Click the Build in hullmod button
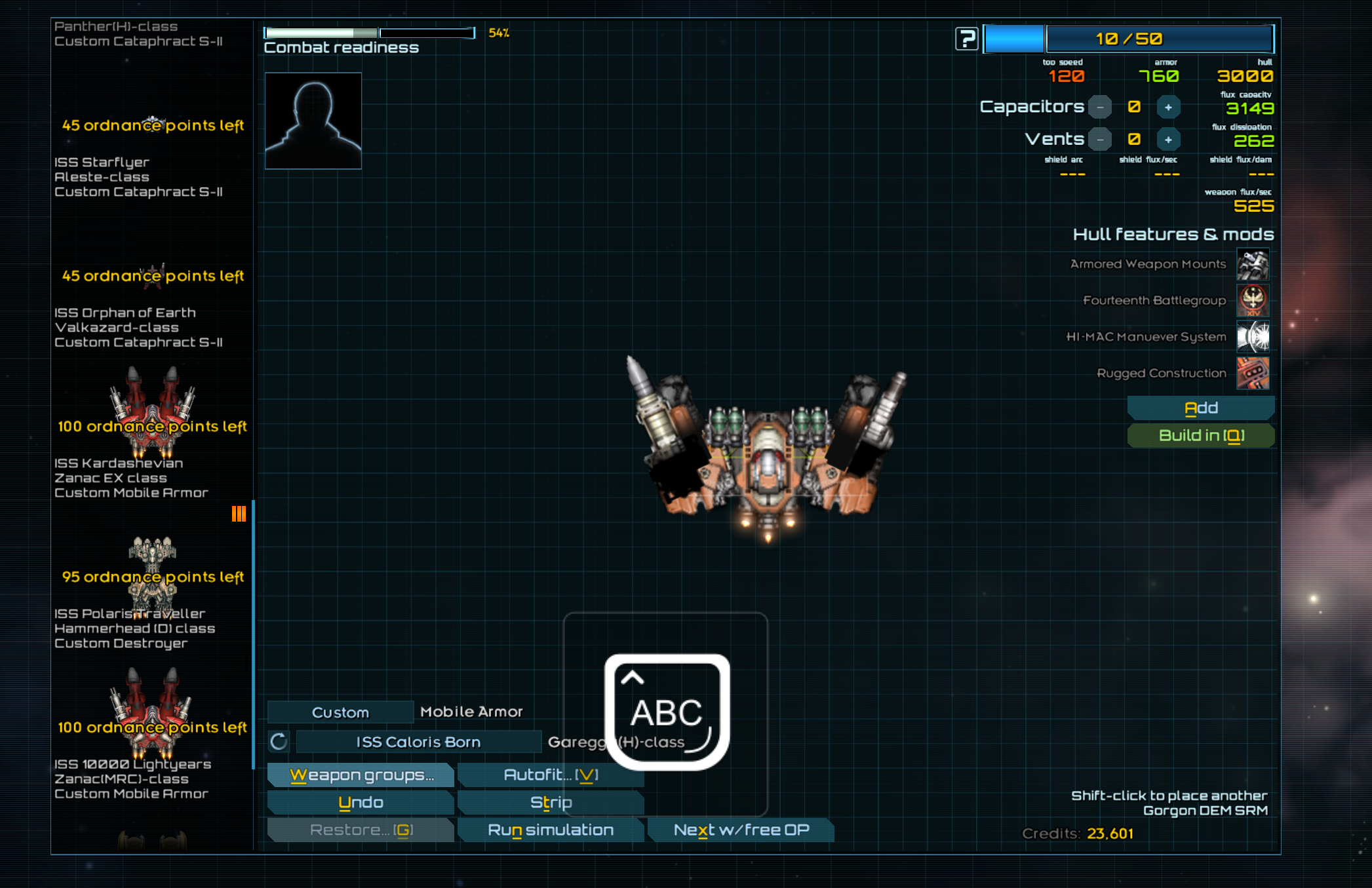1372x888 pixels. click(1200, 435)
